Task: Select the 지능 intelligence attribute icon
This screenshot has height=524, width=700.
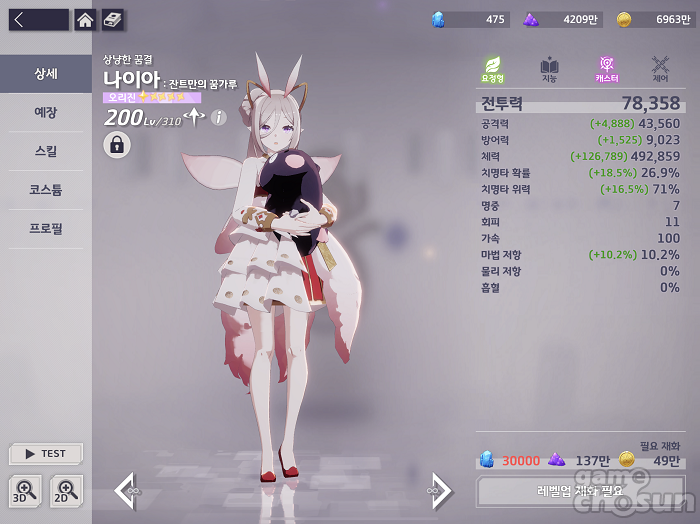Action: click(549, 69)
